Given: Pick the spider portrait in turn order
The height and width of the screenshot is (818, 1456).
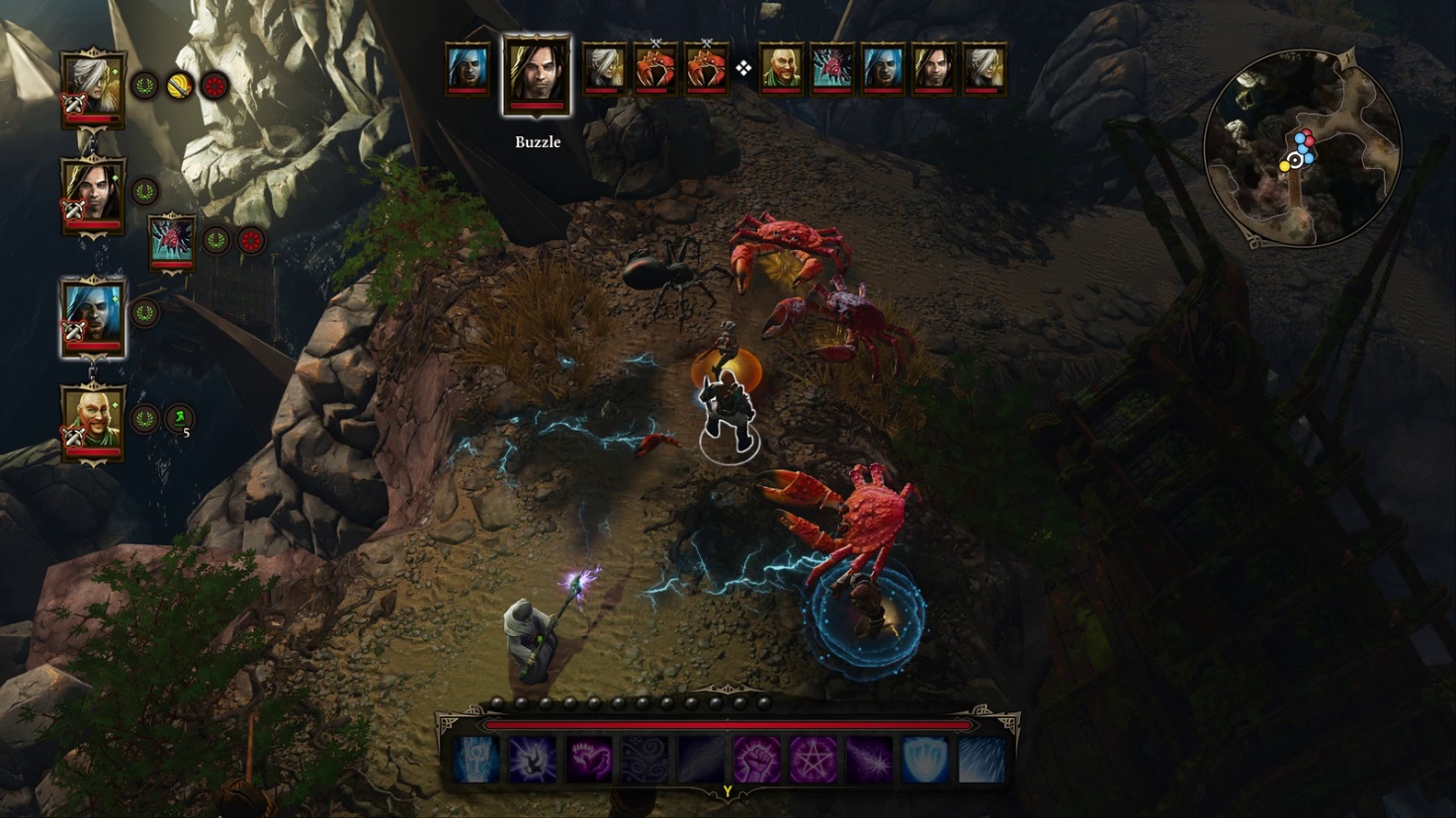Looking at the screenshot, I should pyautogui.click(x=831, y=69).
